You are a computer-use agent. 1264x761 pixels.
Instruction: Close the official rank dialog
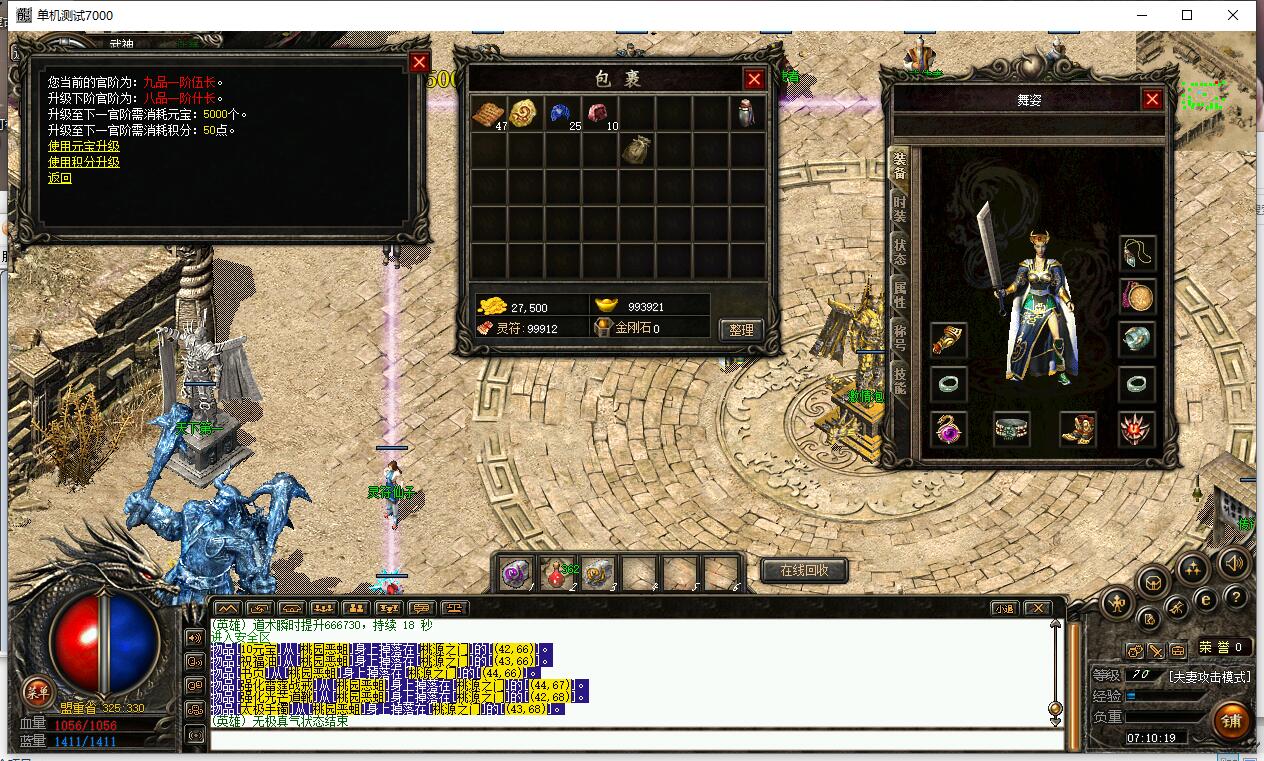click(419, 62)
